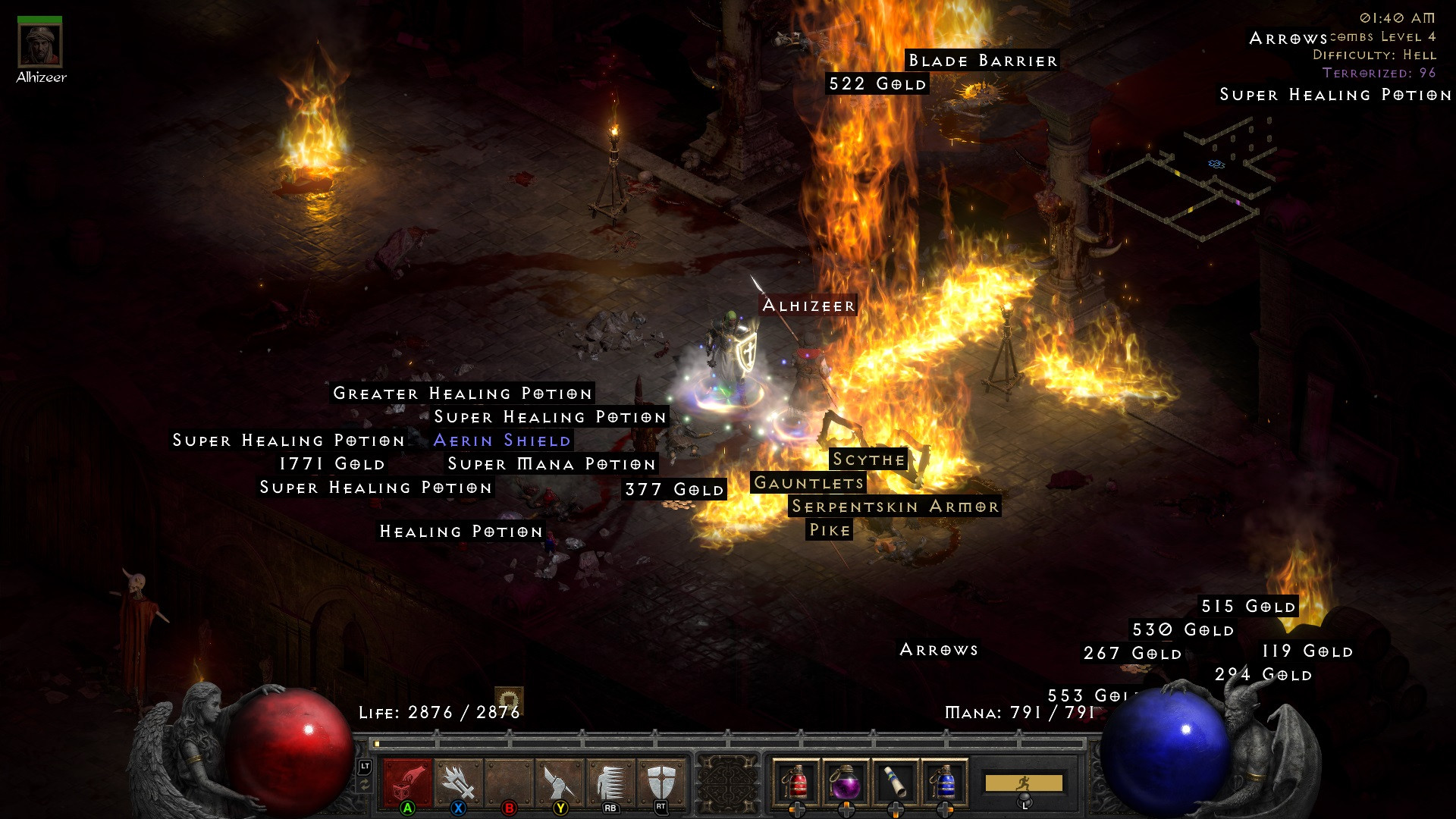Screen dimensions: 1456x819
Task: Select the Jab skill bound to Y
Action: coord(559,781)
